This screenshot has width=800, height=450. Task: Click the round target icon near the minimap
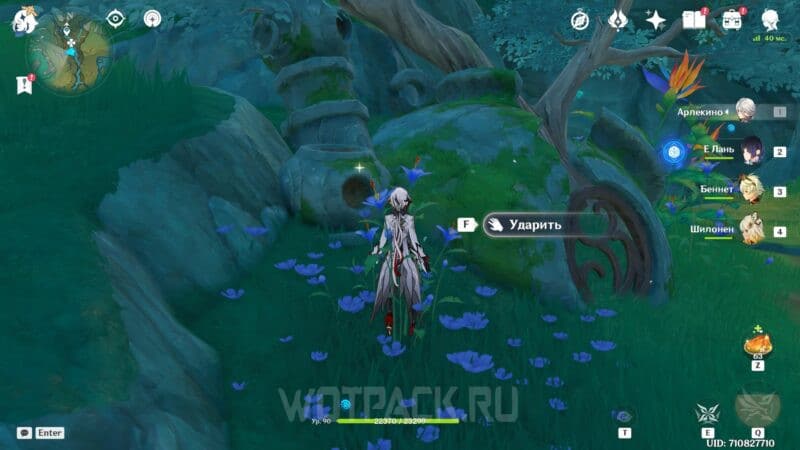pyautogui.click(x=152, y=19)
